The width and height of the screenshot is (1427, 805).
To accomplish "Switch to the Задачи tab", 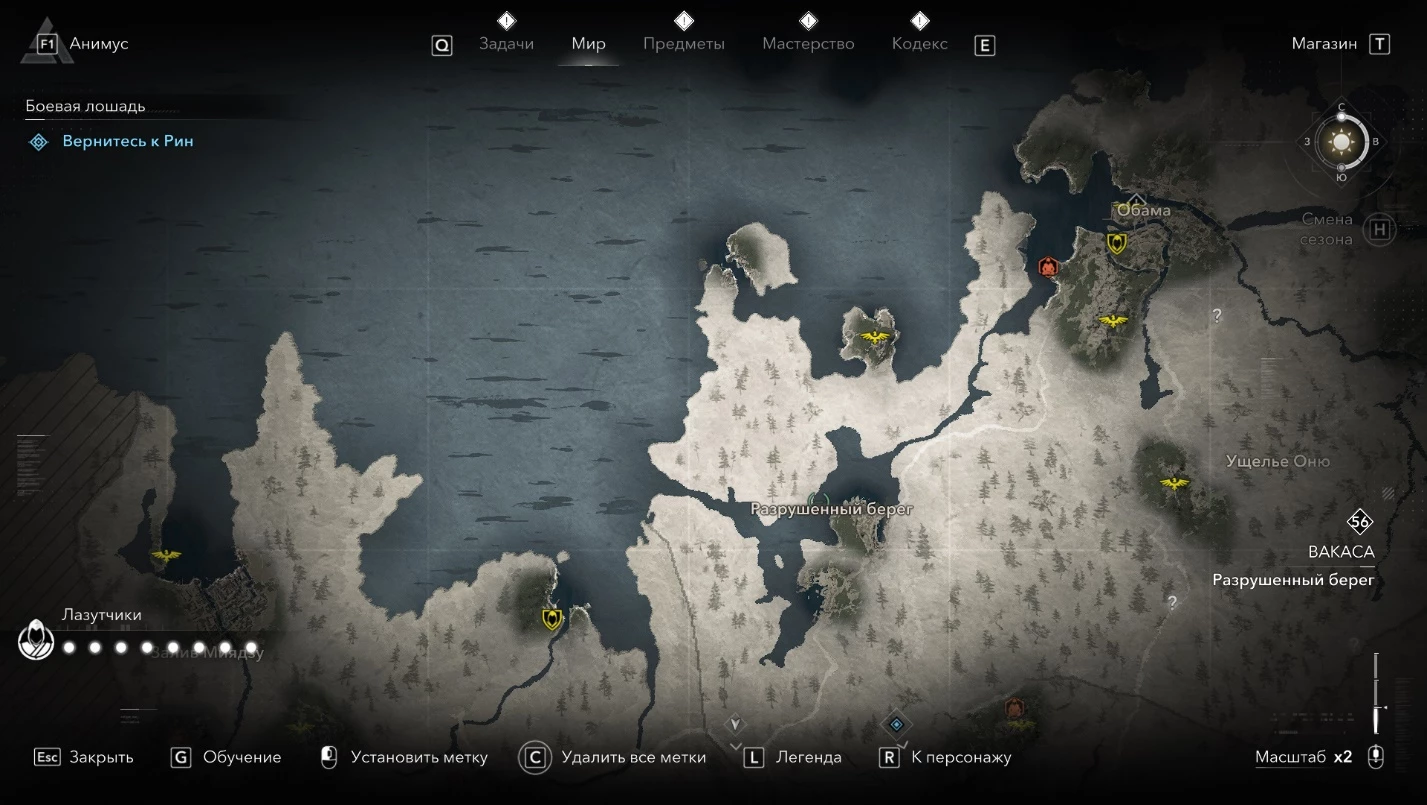I will point(506,44).
